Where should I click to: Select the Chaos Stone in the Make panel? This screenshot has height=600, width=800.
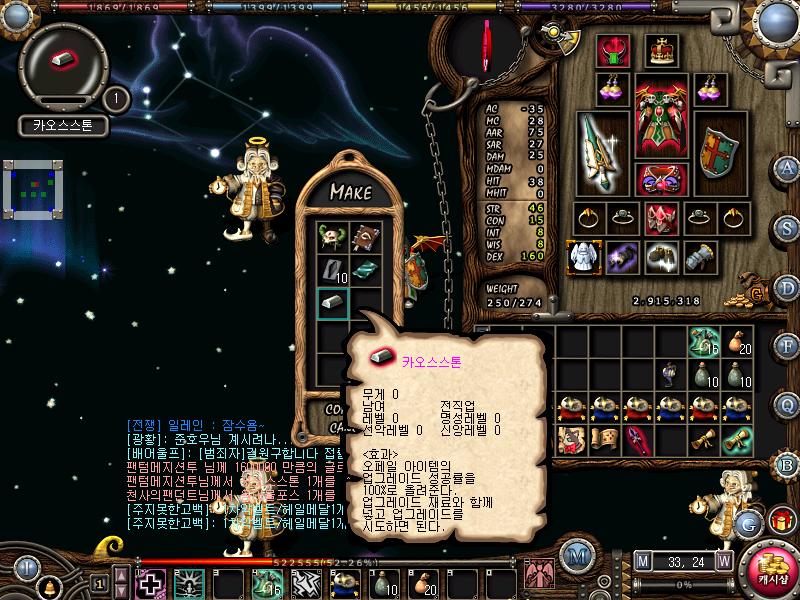pos(333,303)
